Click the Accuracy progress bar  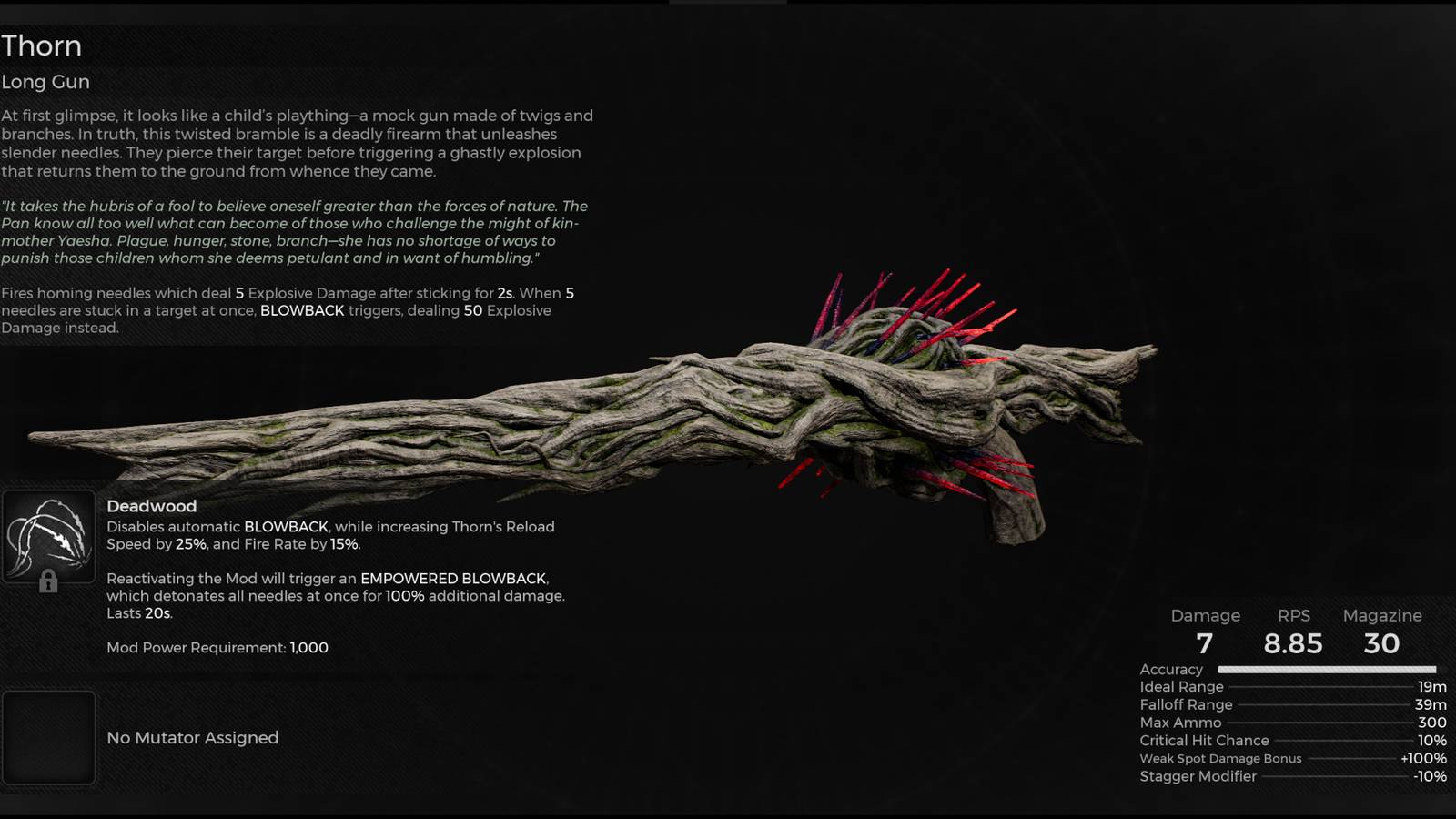[x=1329, y=668]
